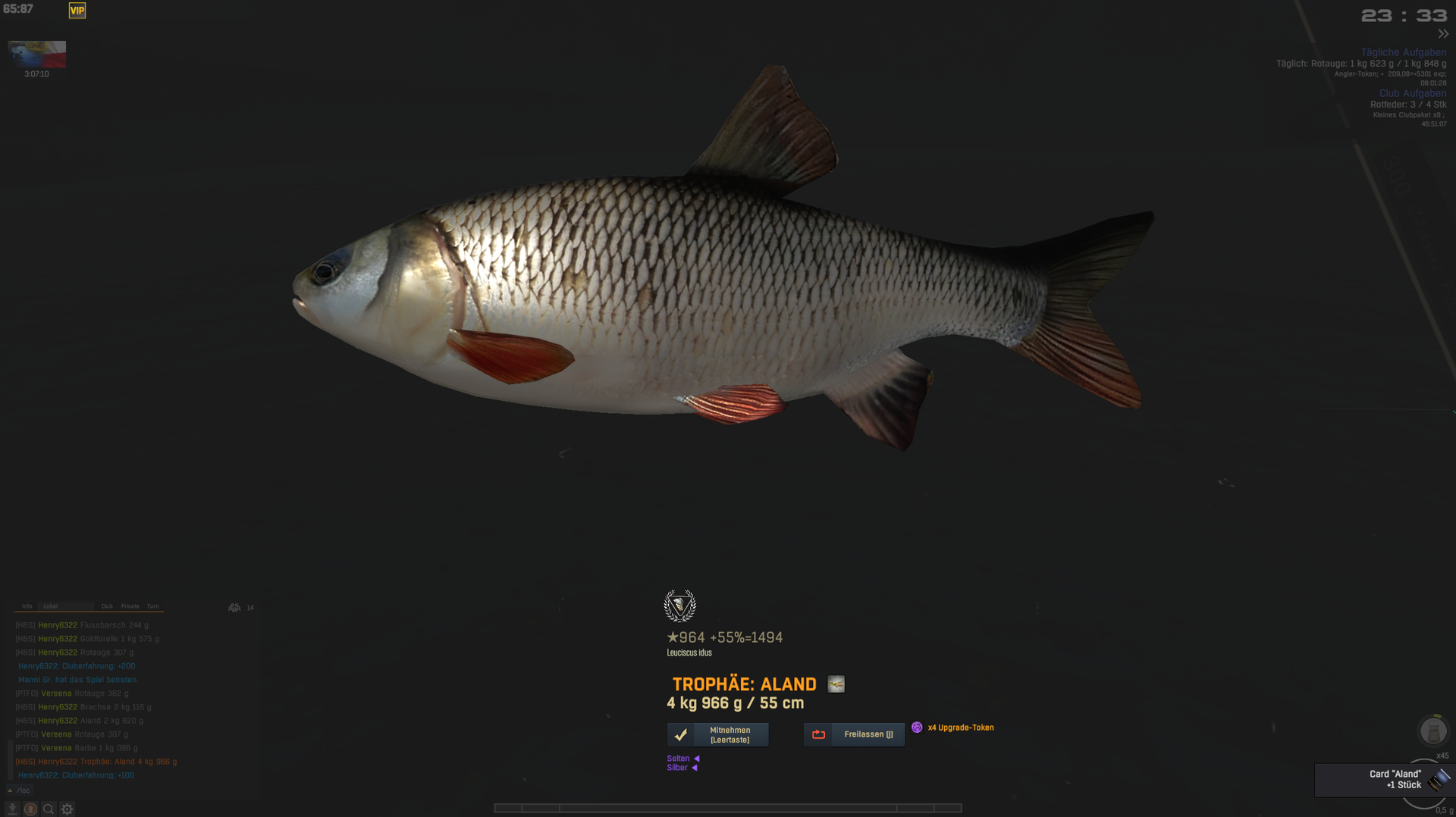
Task: Click the download arrow icon below chat
Action: pyautogui.click(x=12, y=809)
